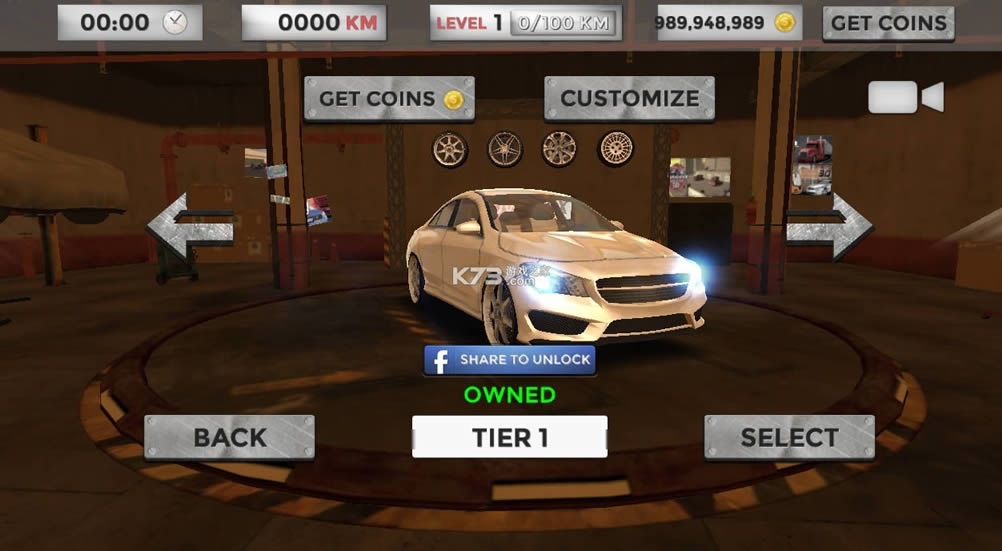Toggle the camera view icon
The image size is (1002, 551).
[905, 97]
